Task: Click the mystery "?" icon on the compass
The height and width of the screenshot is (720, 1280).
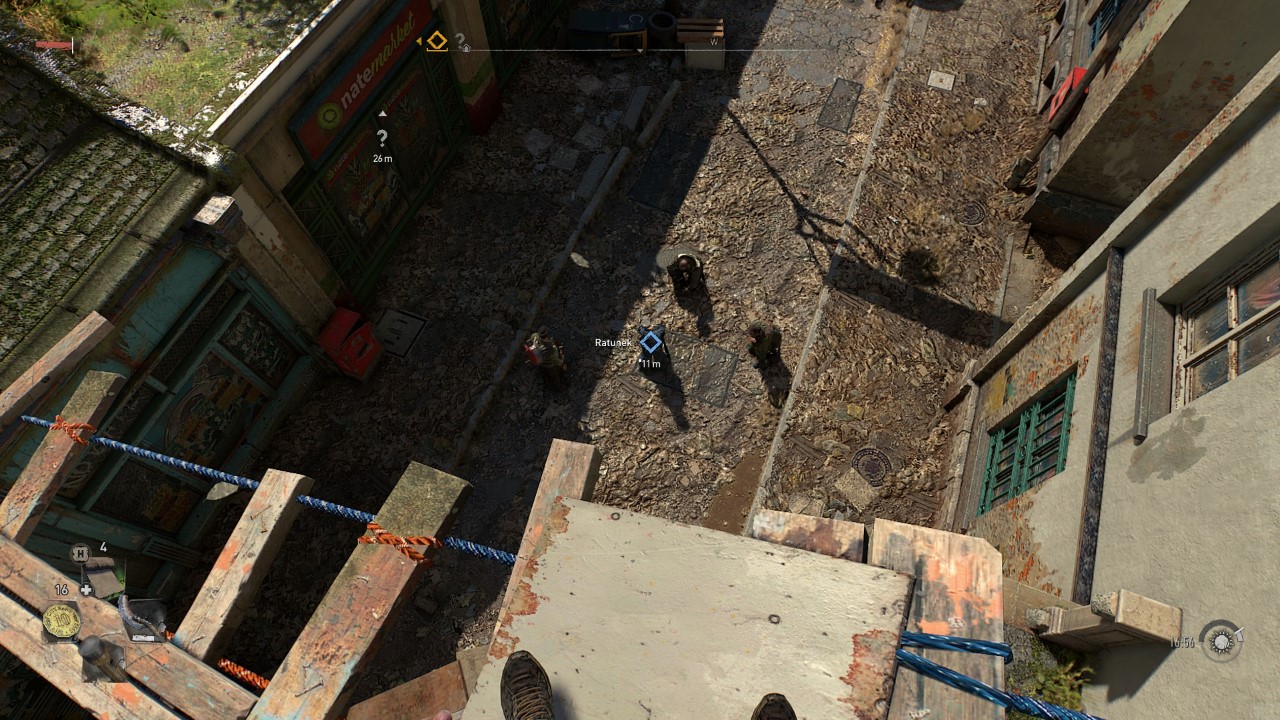Action: (x=459, y=40)
